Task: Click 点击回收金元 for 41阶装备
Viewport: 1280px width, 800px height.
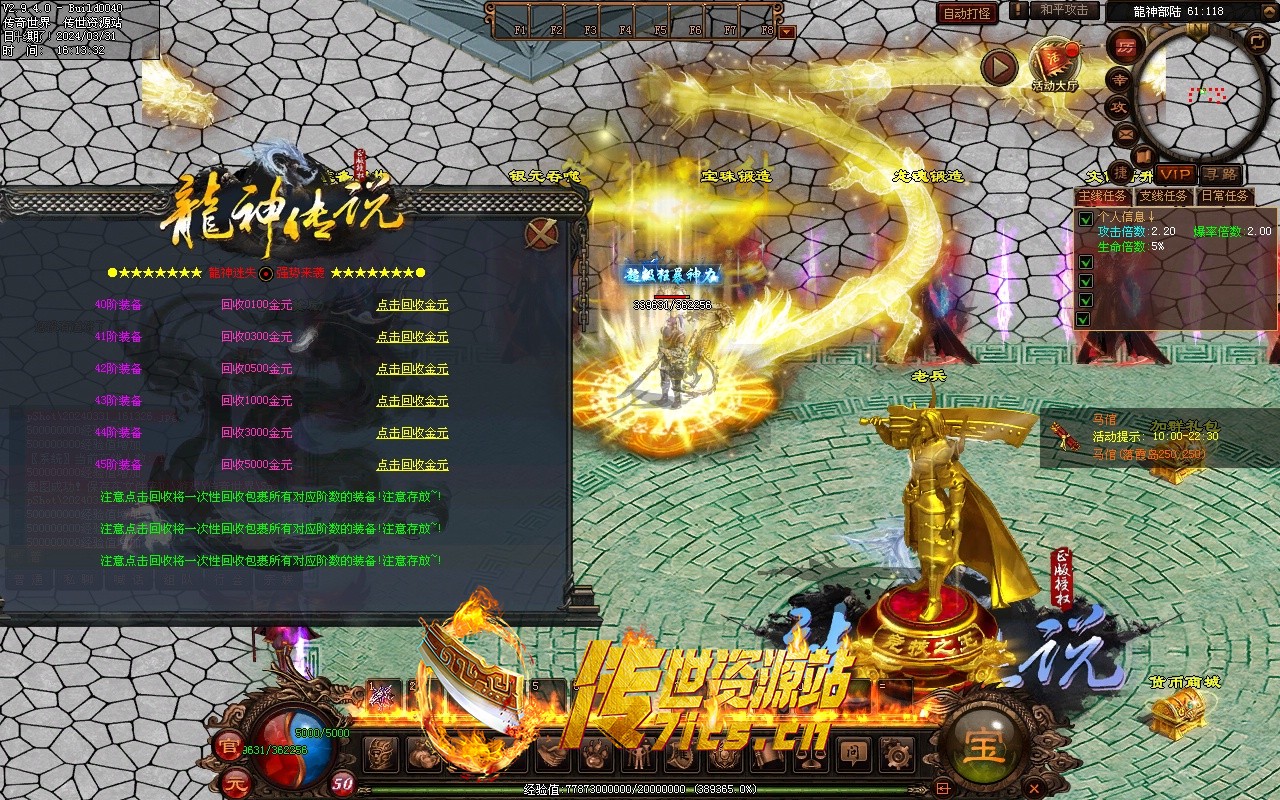Action: click(x=412, y=337)
